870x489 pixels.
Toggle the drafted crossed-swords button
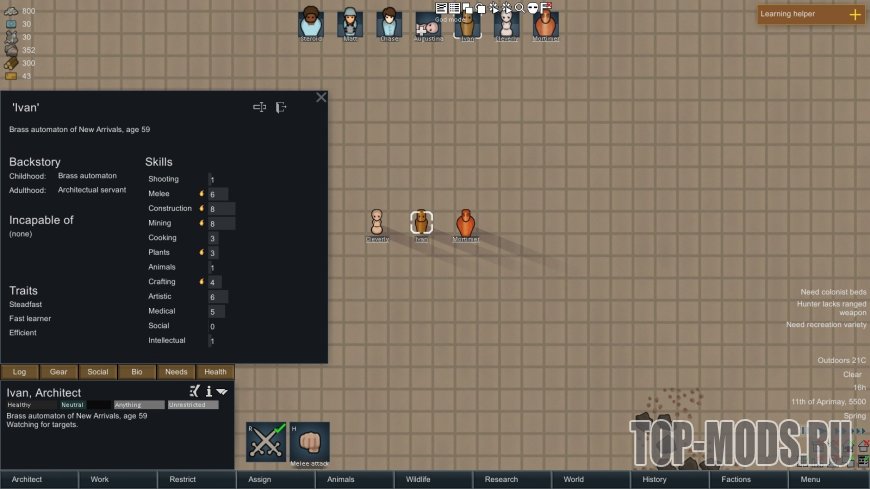pos(266,442)
